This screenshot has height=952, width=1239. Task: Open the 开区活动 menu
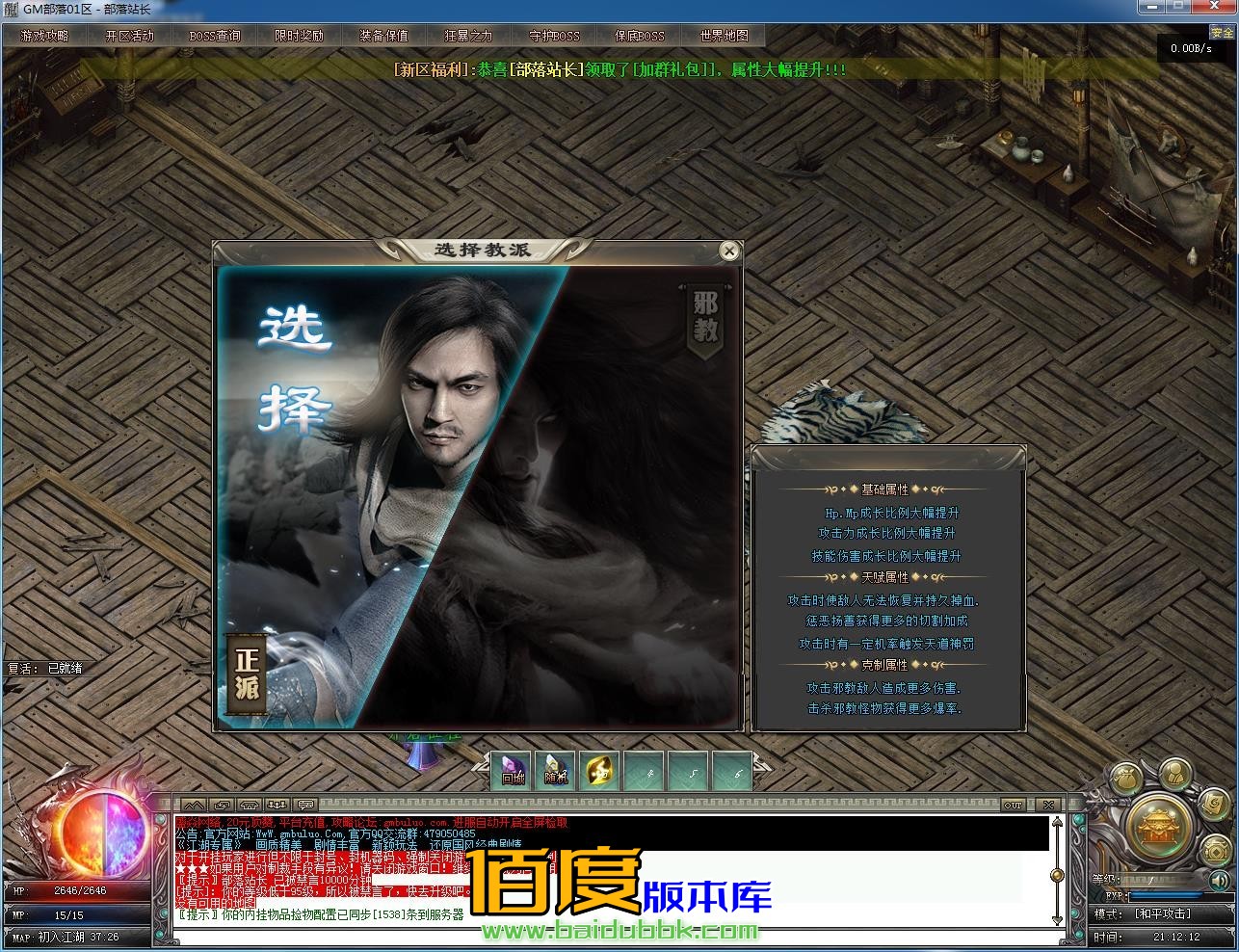[129, 36]
